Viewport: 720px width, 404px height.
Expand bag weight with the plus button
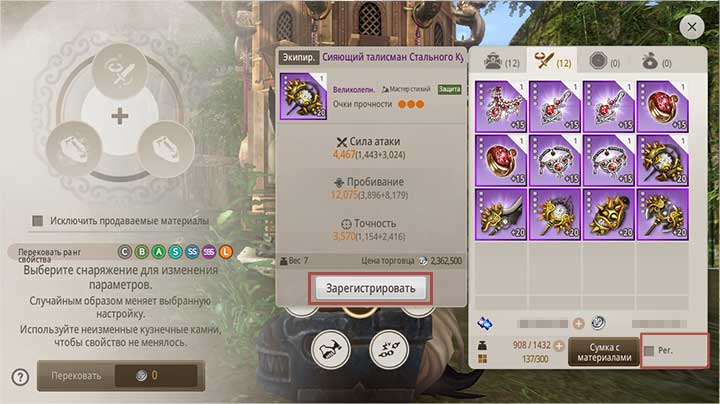559,345
